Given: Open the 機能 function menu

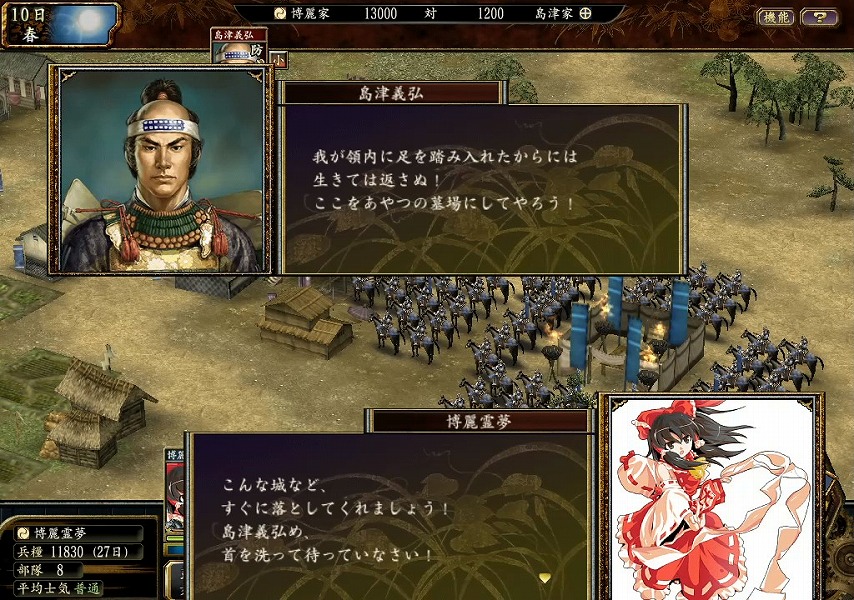Looking at the screenshot, I should [776, 17].
